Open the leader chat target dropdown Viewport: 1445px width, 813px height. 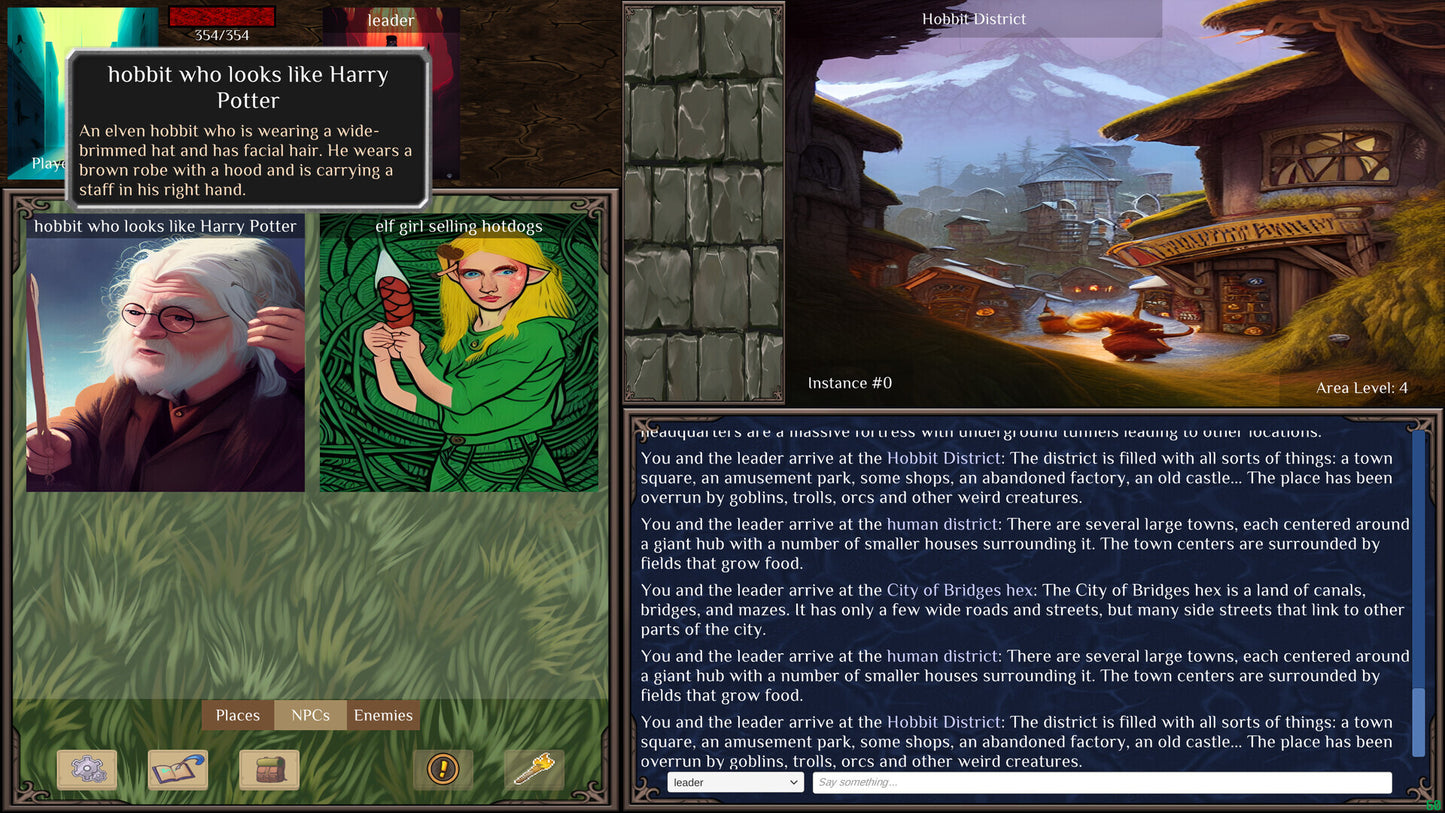point(735,782)
